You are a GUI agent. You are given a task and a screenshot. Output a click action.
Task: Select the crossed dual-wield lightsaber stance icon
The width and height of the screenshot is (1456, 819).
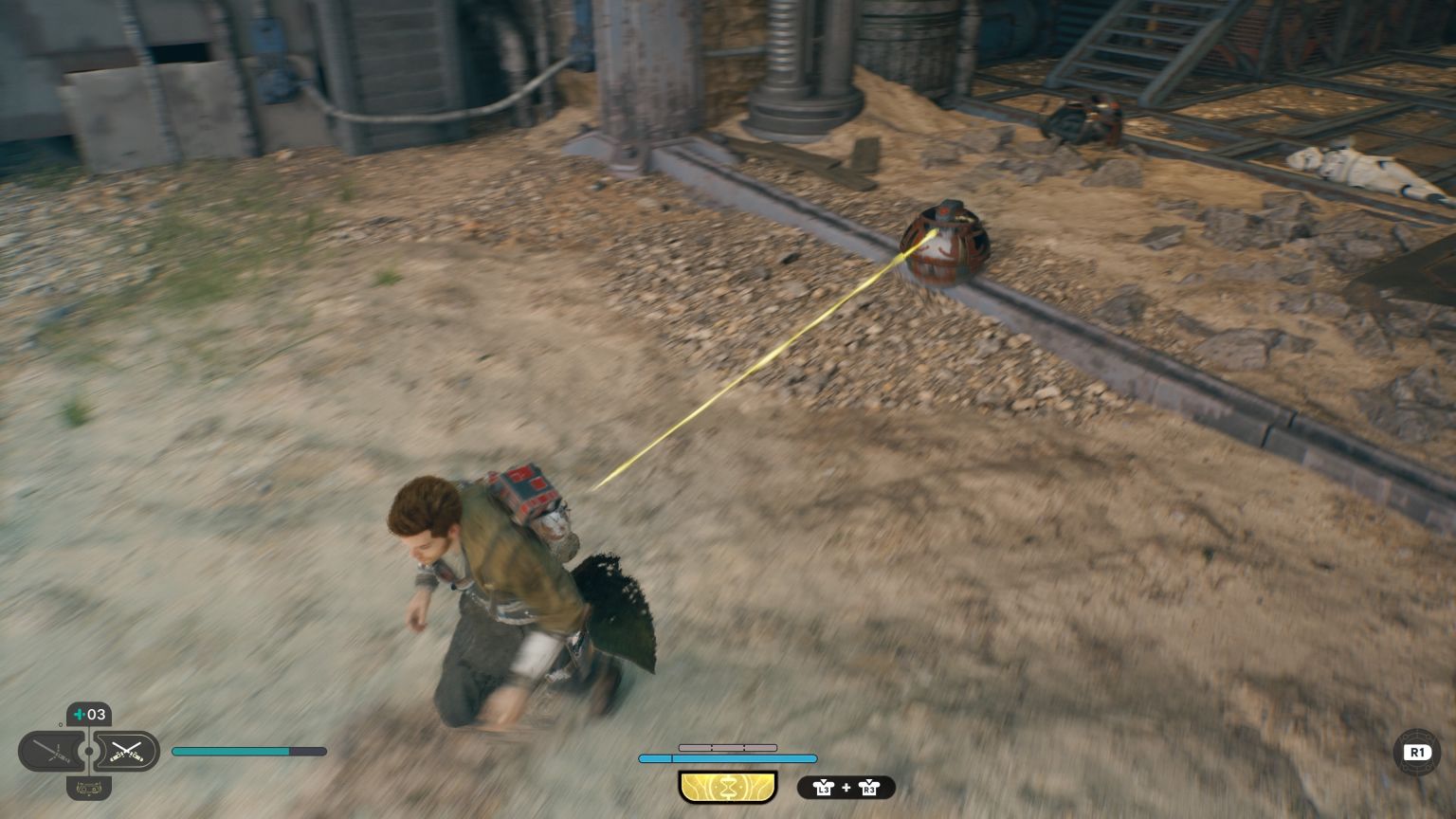pyautogui.click(x=128, y=752)
